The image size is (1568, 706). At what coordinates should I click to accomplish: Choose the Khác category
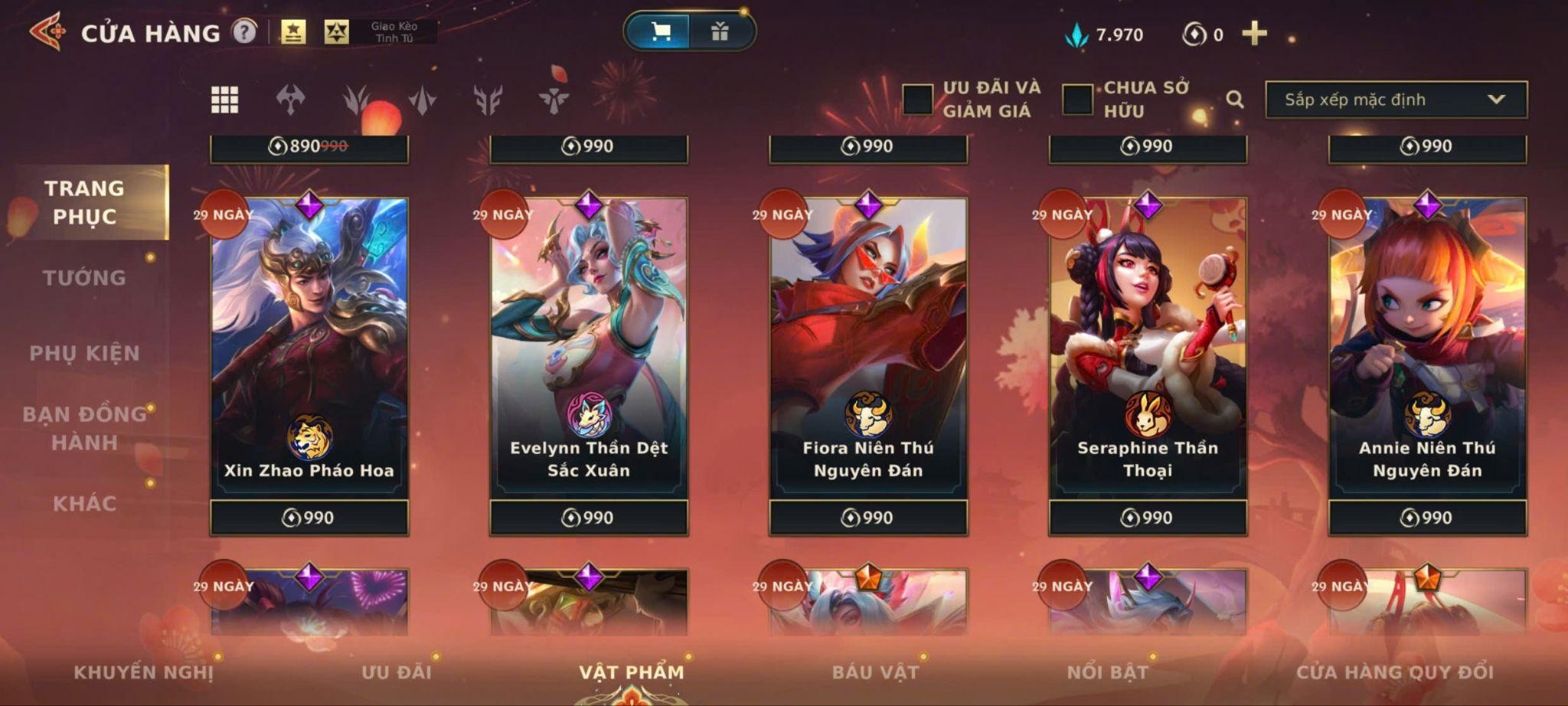tap(84, 503)
